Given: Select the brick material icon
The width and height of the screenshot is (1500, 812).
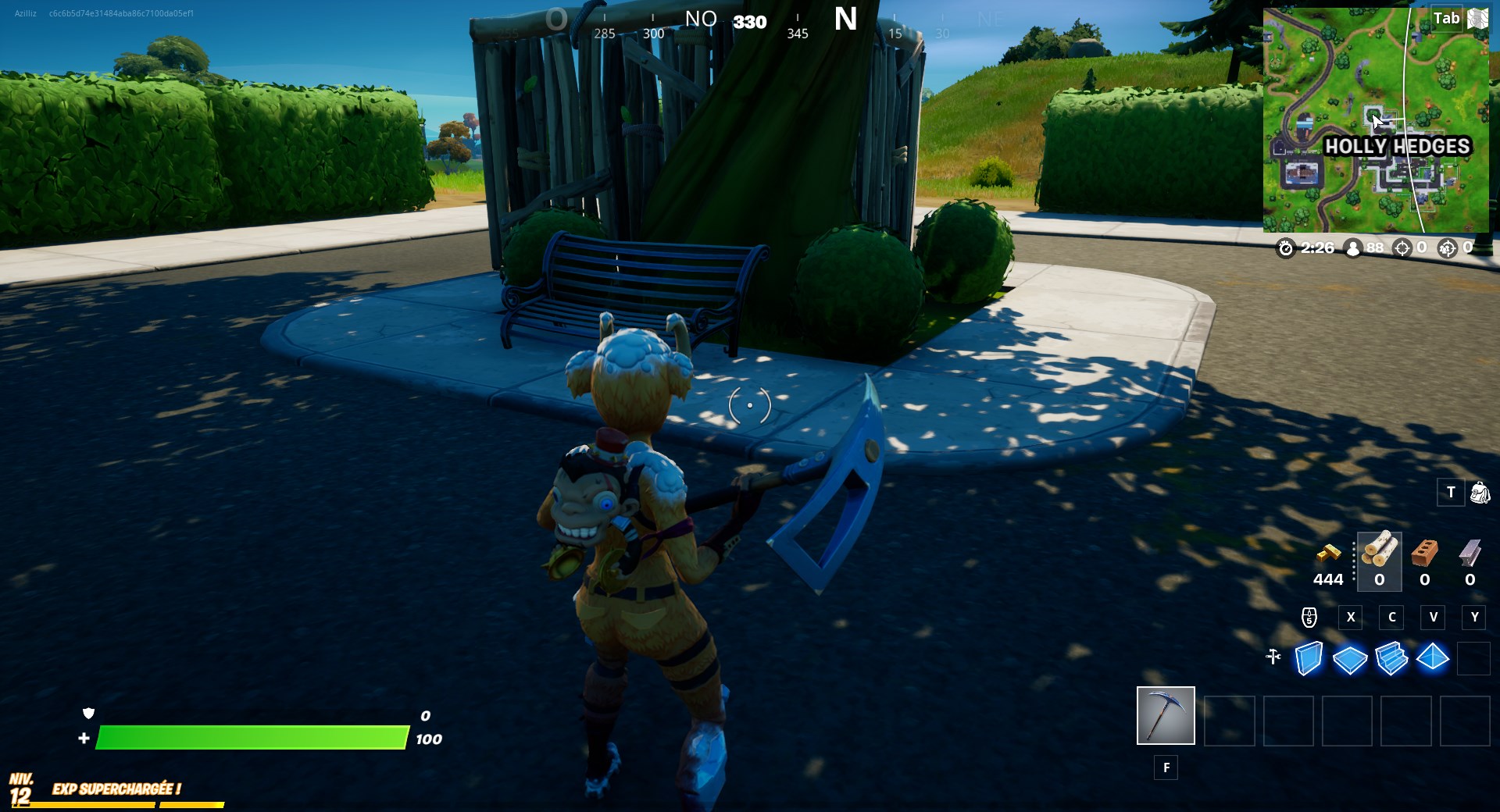Looking at the screenshot, I should click(1423, 556).
